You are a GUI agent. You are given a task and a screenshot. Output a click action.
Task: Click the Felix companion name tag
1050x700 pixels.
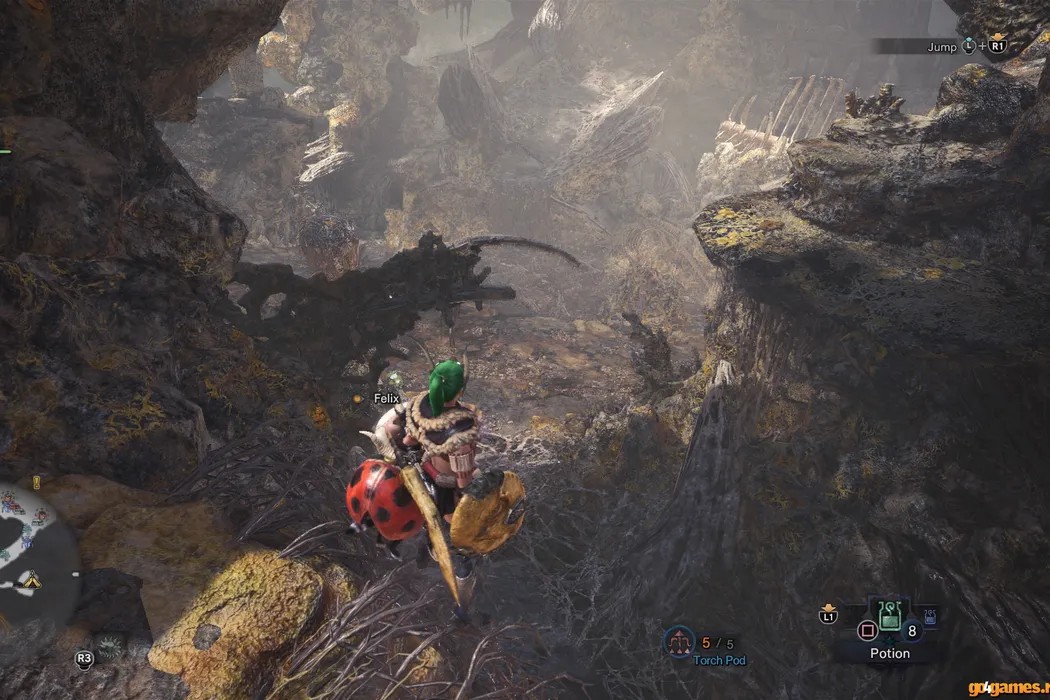pyautogui.click(x=386, y=398)
